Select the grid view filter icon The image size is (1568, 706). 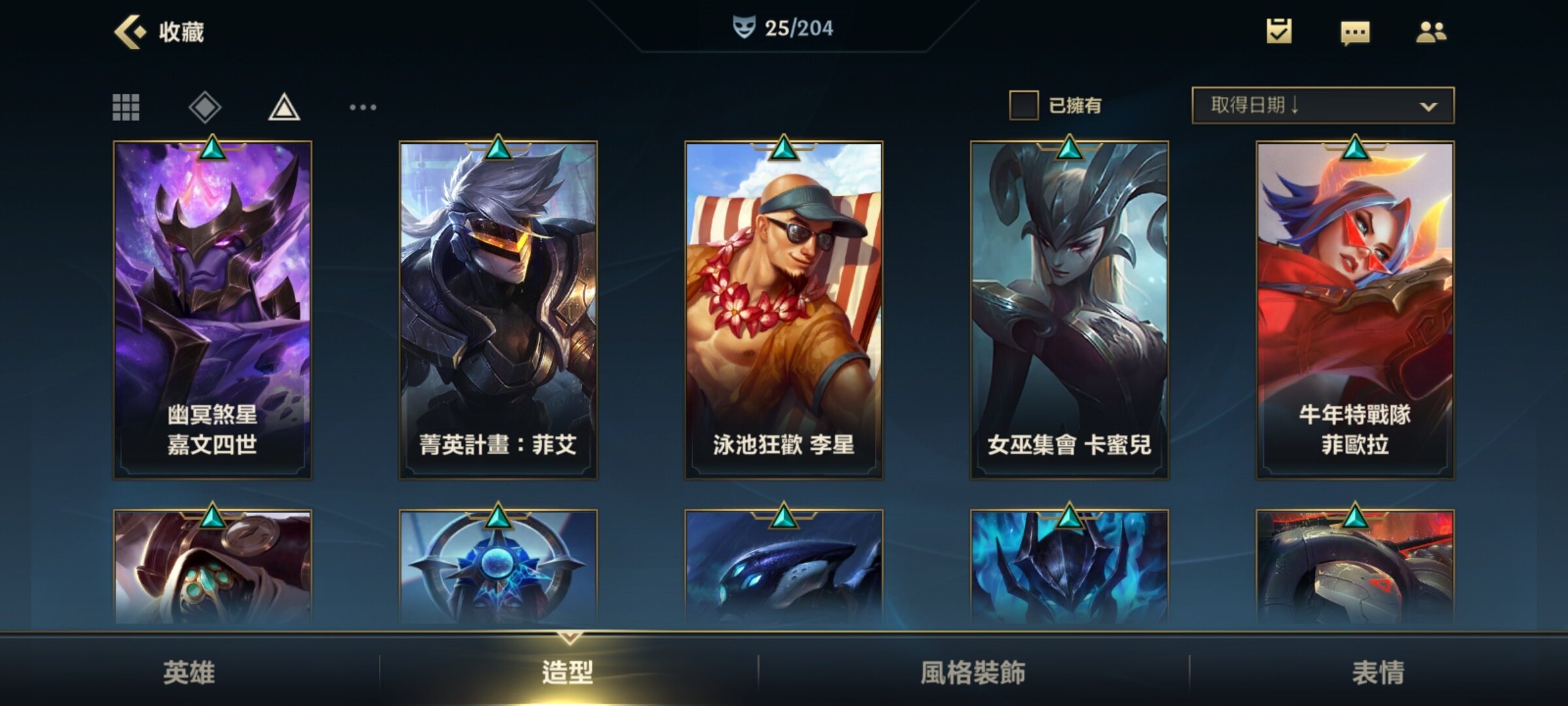tap(126, 107)
